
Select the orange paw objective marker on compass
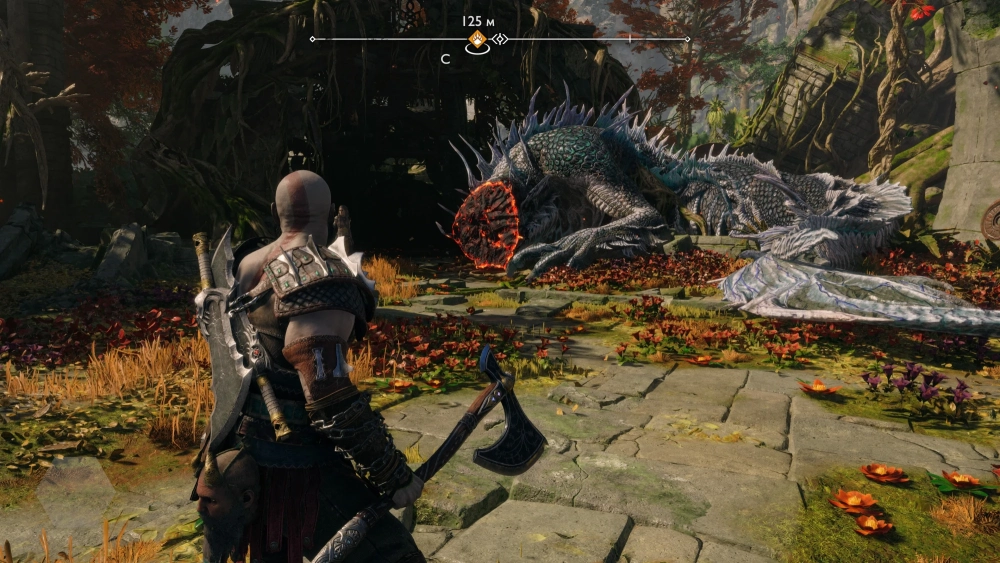478,39
